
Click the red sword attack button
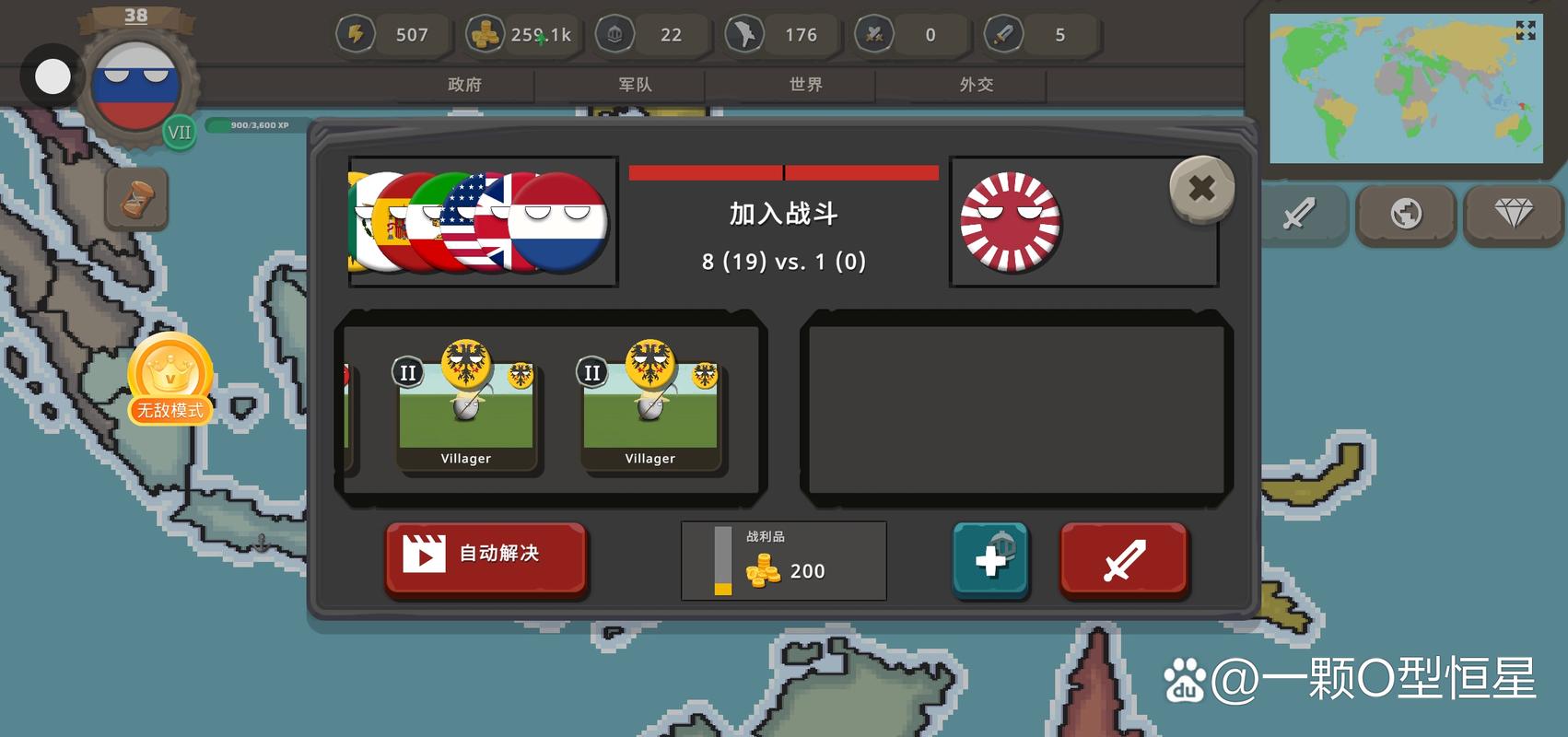click(1124, 558)
